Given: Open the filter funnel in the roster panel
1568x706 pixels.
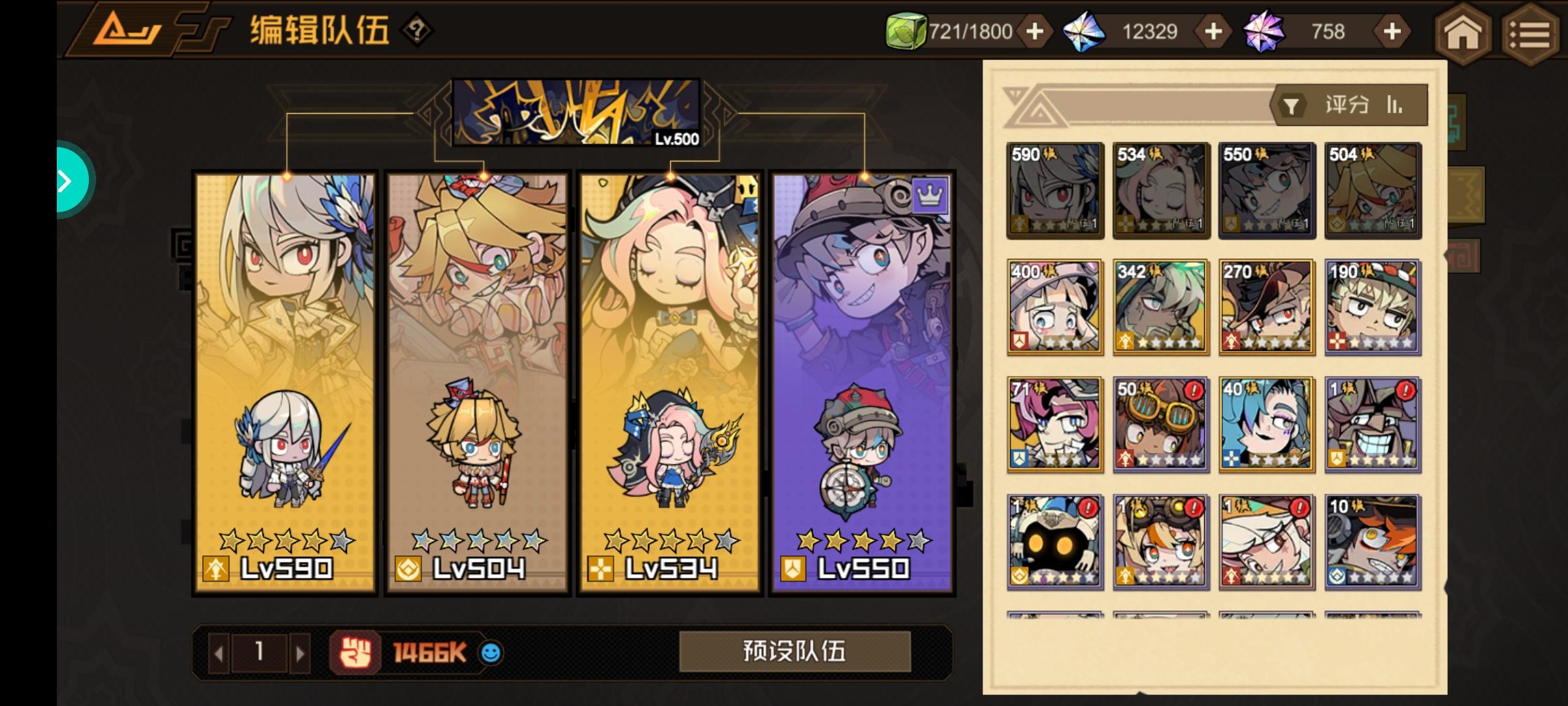Looking at the screenshot, I should point(1290,105).
